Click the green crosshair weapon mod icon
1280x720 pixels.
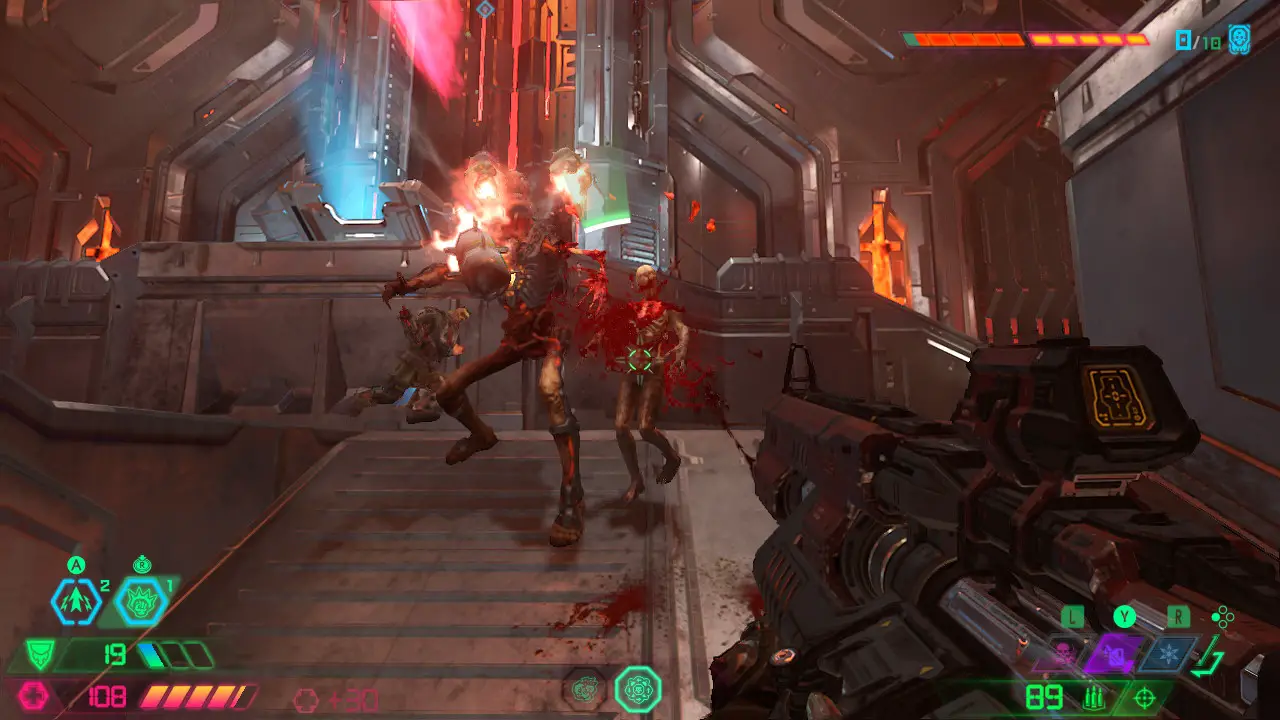tap(1145, 697)
